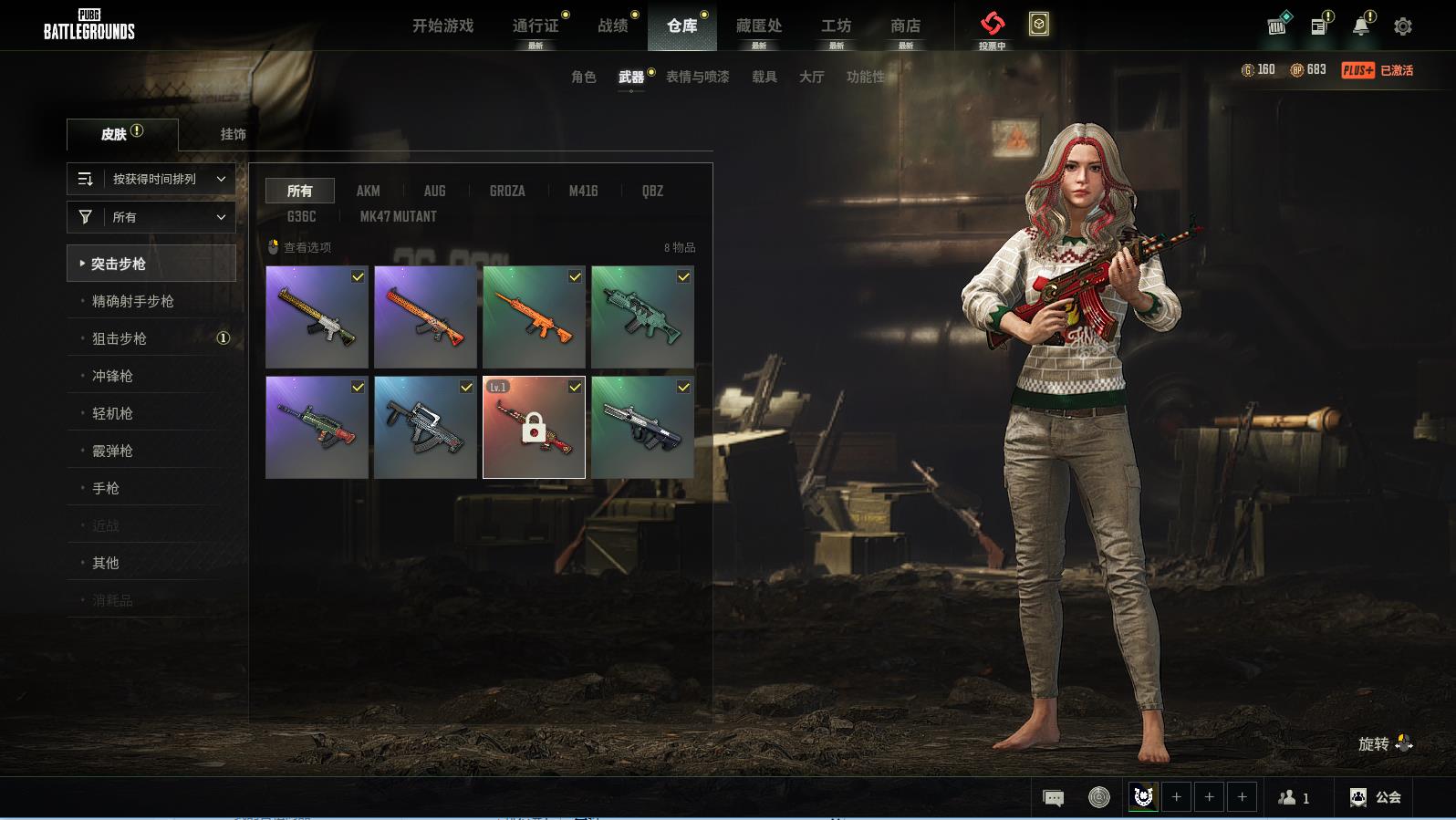Open the 商店 shop page
Image resolution: width=1456 pixels, height=820 pixels.
905,26
